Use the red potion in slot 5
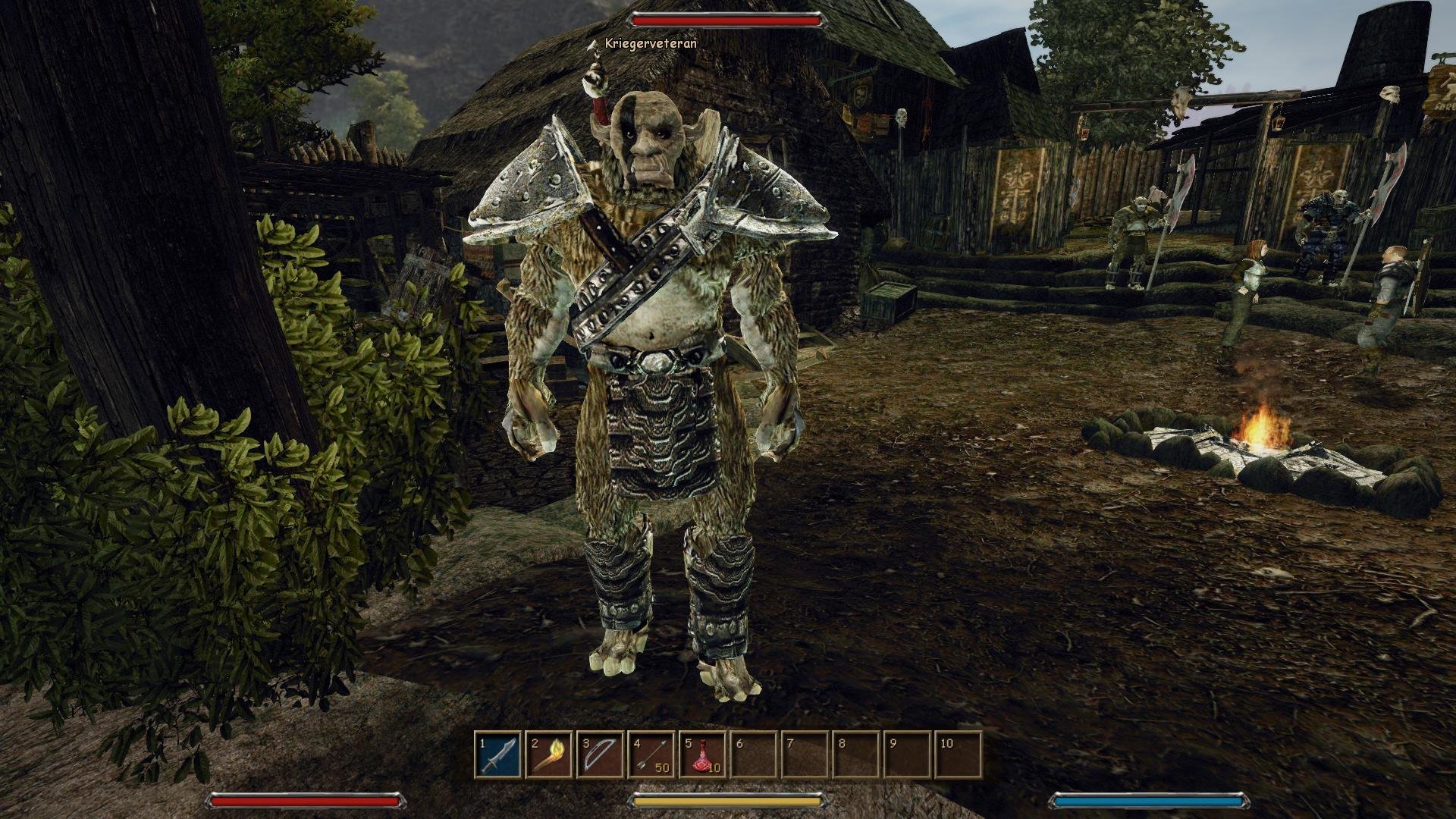 click(x=701, y=754)
